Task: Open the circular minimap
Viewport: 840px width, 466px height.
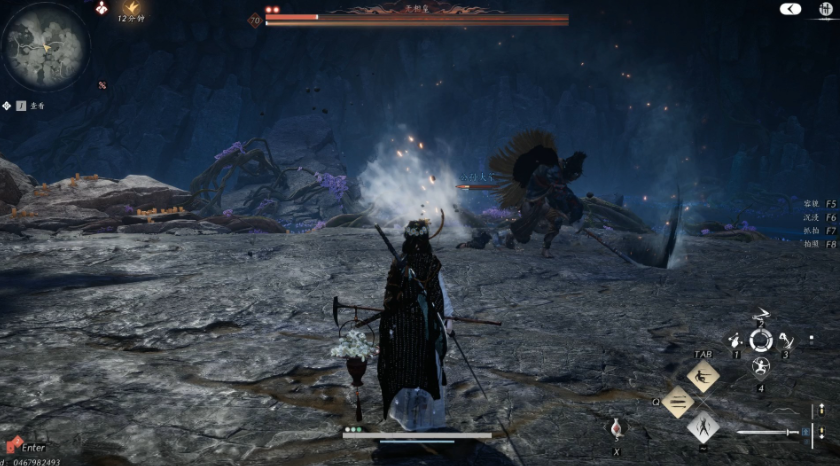Action: pos(43,46)
